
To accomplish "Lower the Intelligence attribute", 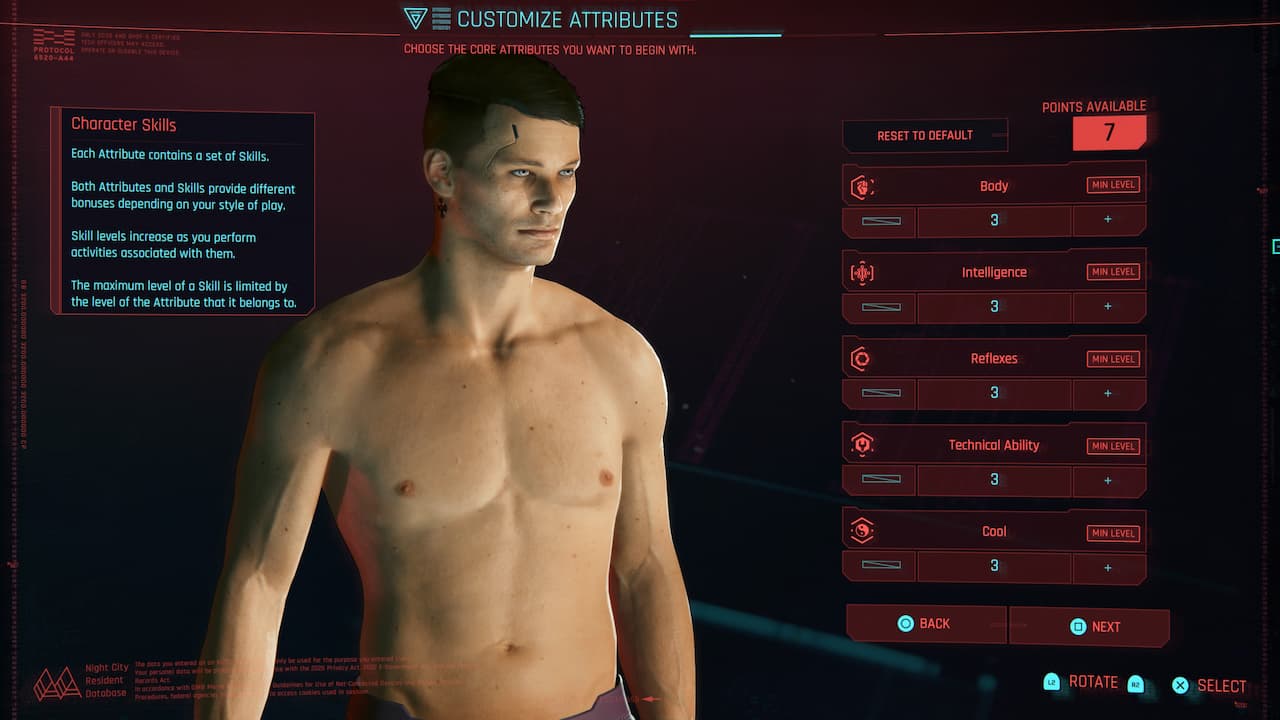I will pos(880,307).
